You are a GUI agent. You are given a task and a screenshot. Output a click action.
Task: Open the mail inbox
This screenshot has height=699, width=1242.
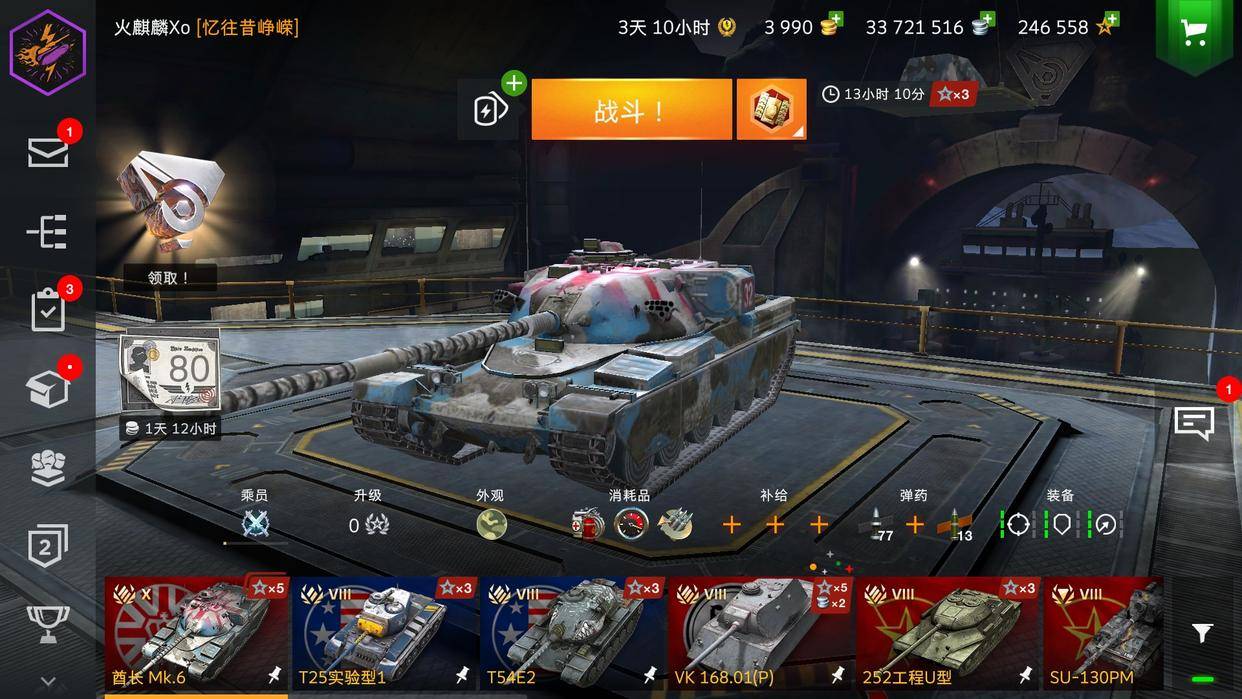click(48, 152)
